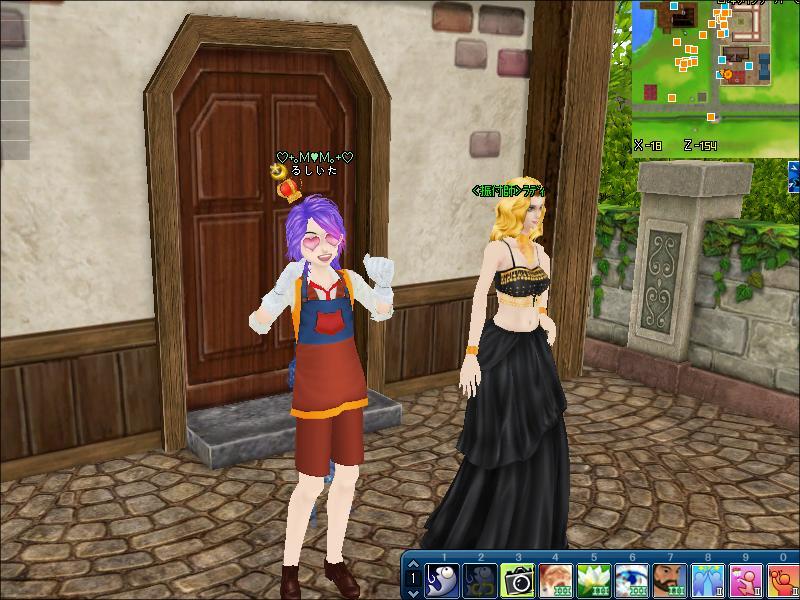Select the dimmed fish icon in slot 2
This screenshot has height=600, width=800.
click(x=481, y=580)
